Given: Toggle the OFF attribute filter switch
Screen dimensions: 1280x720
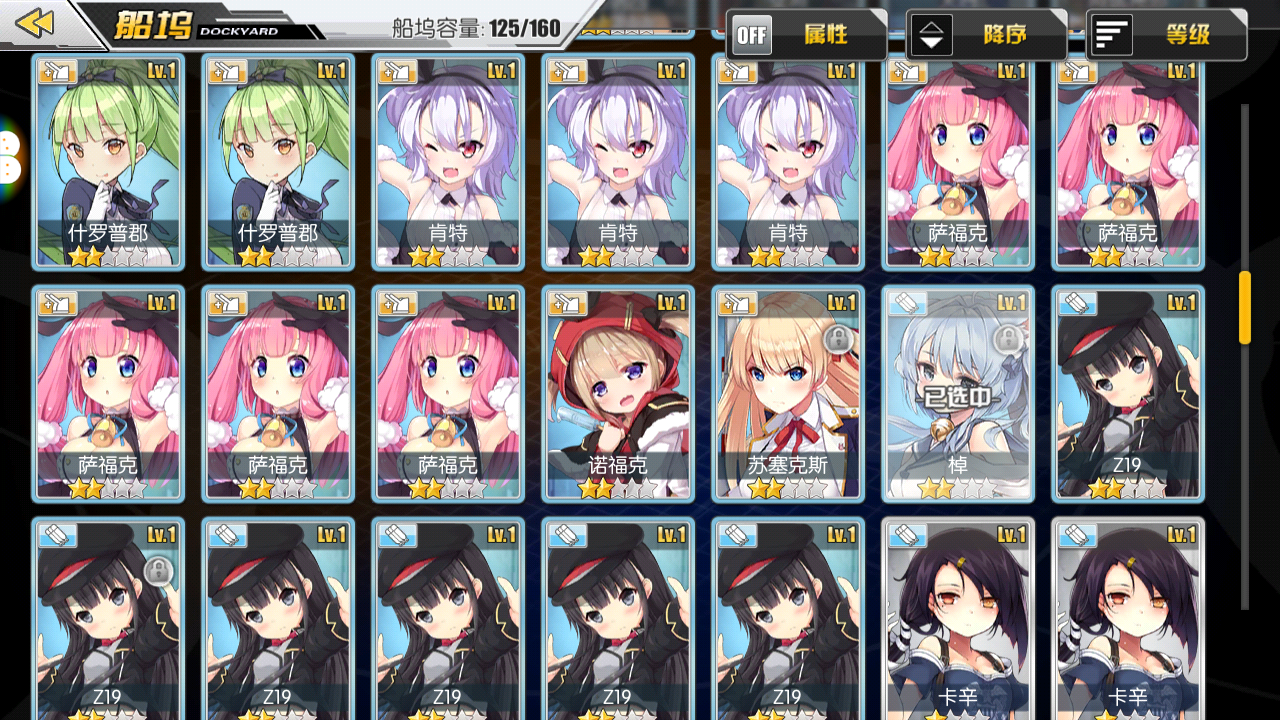Looking at the screenshot, I should point(751,35).
